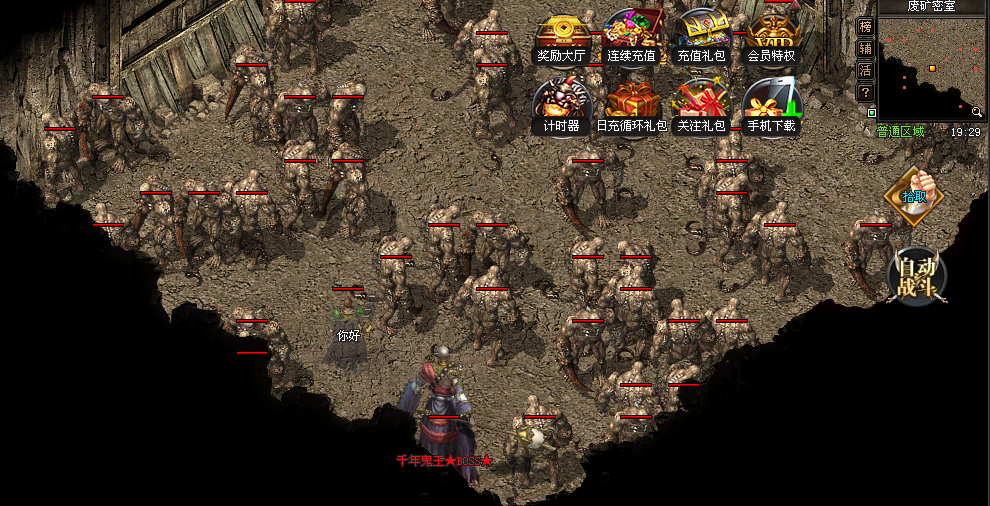Click the 手机下载 mobile download icon
This screenshot has height=506, width=990.
(771, 106)
